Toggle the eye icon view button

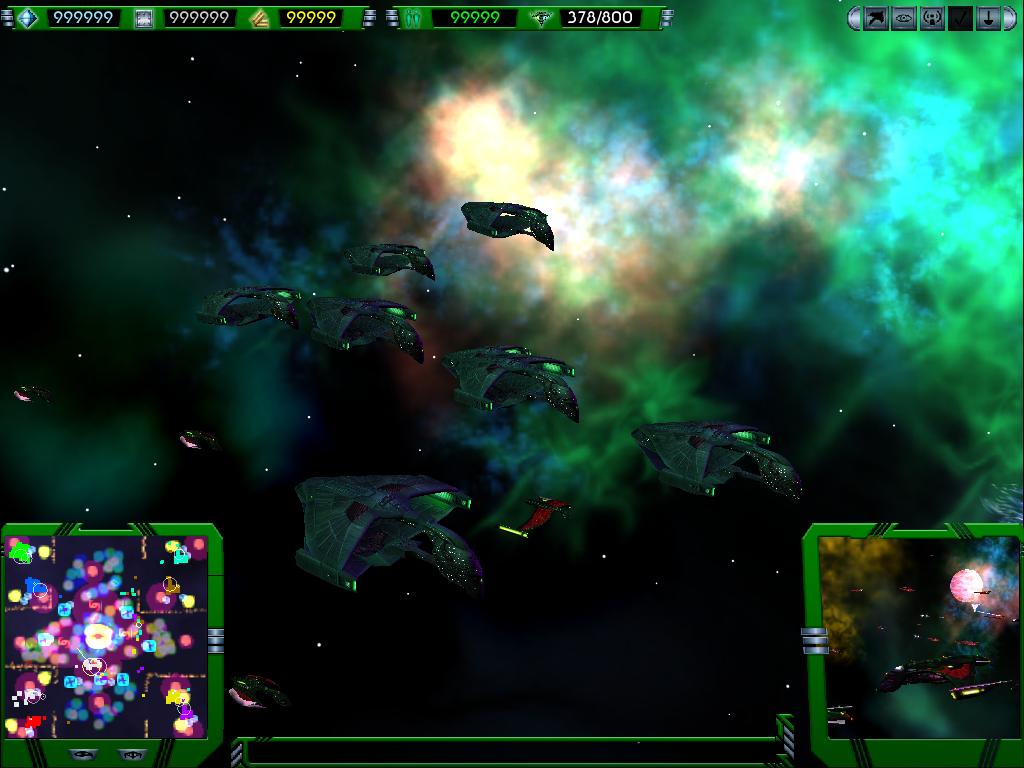[904, 18]
